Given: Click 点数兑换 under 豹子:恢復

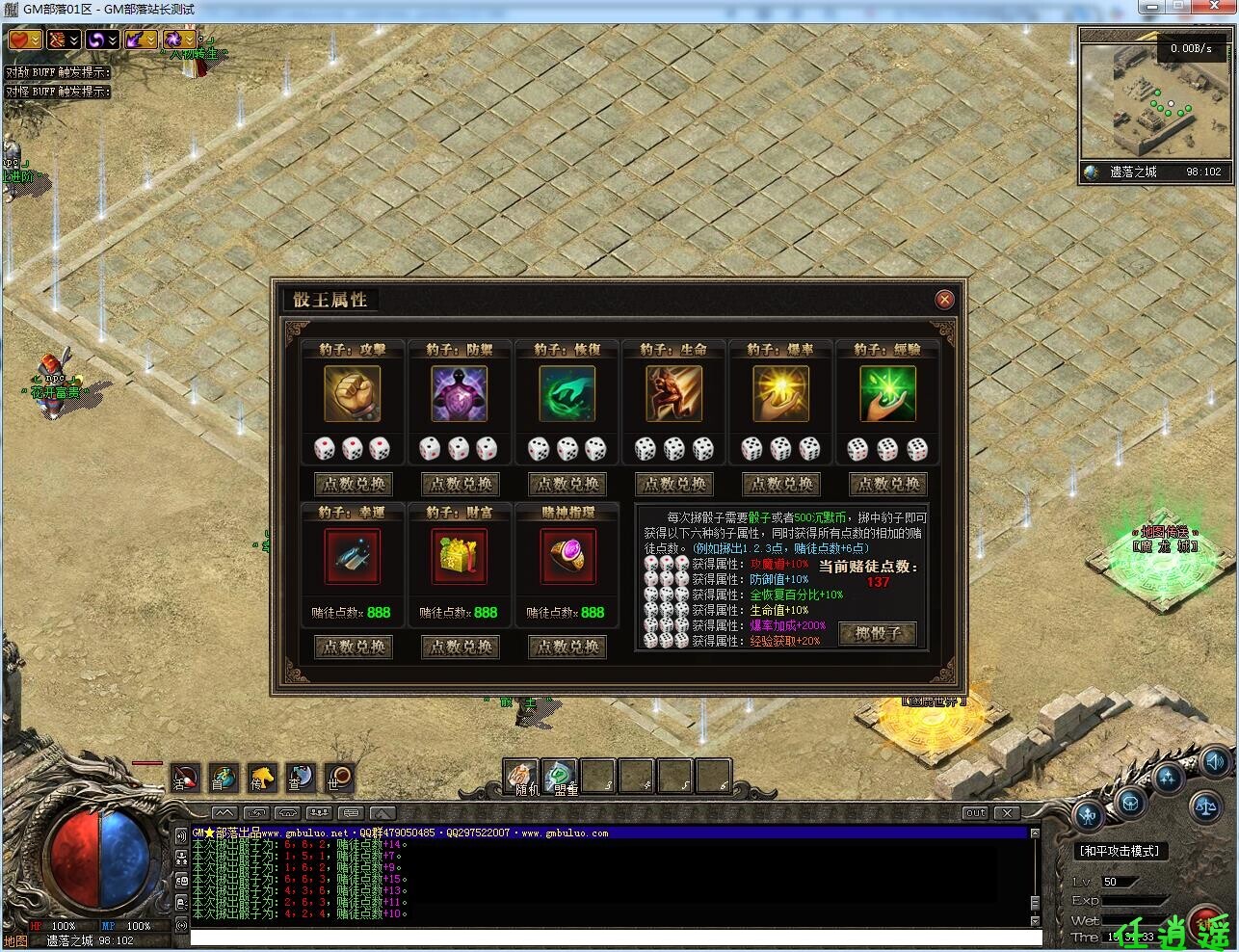Looking at the screenshot, I should (567, 484).
